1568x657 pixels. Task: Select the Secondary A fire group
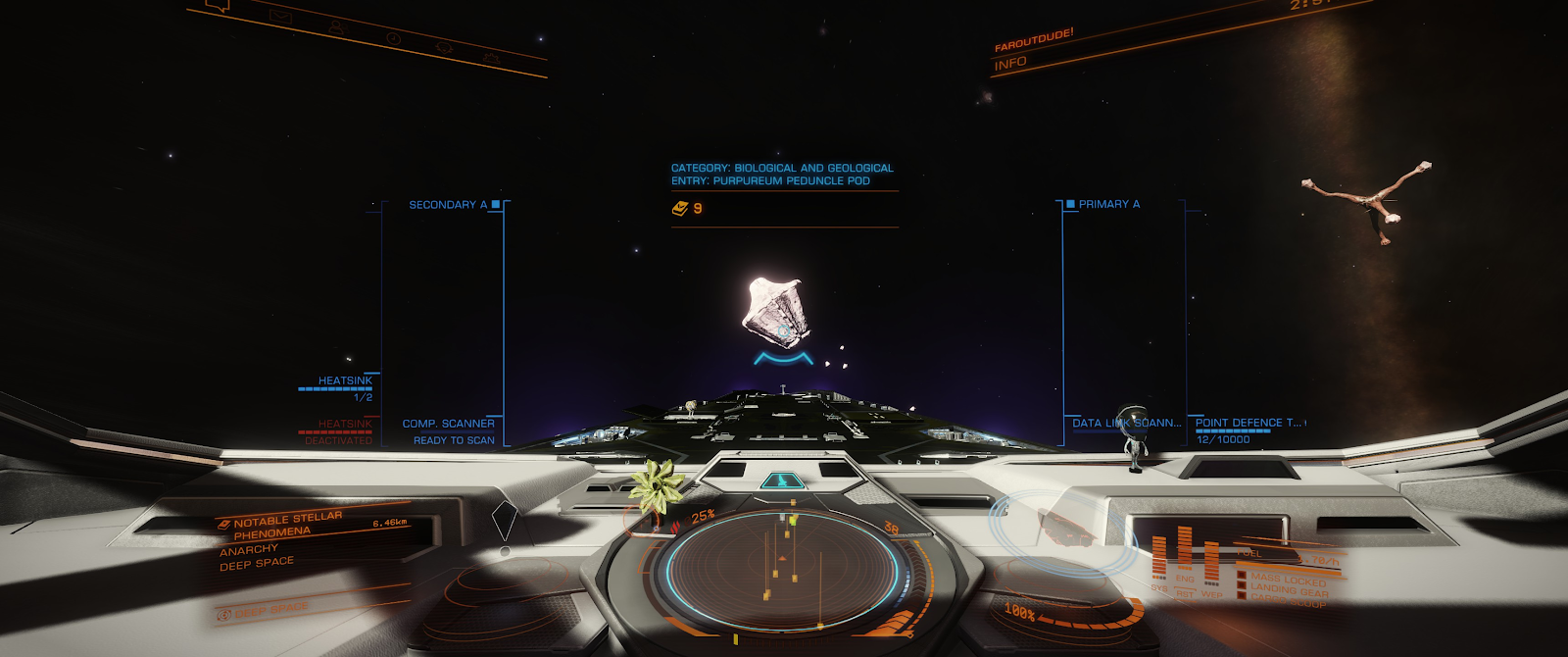pos(448,205)
